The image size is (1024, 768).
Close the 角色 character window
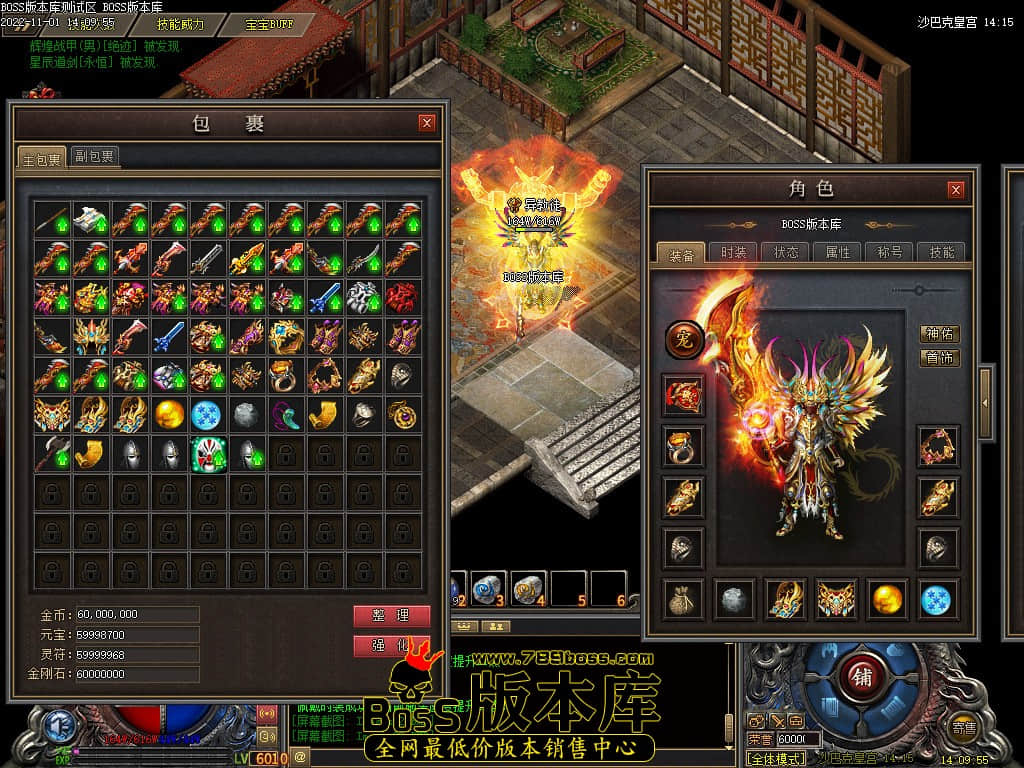(955, 189)
